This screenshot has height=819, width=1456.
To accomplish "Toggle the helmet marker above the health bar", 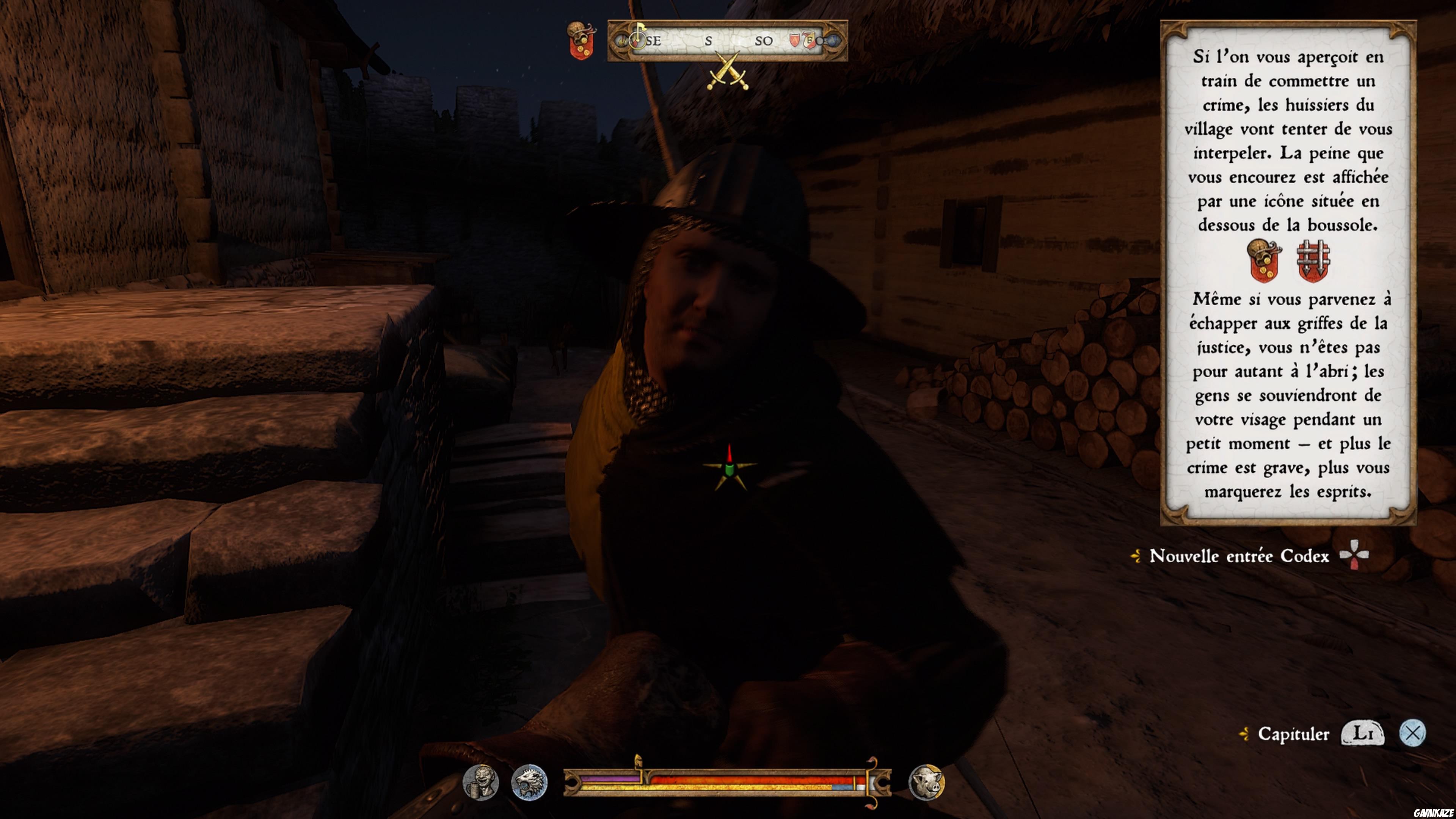I will pos(639,760).
